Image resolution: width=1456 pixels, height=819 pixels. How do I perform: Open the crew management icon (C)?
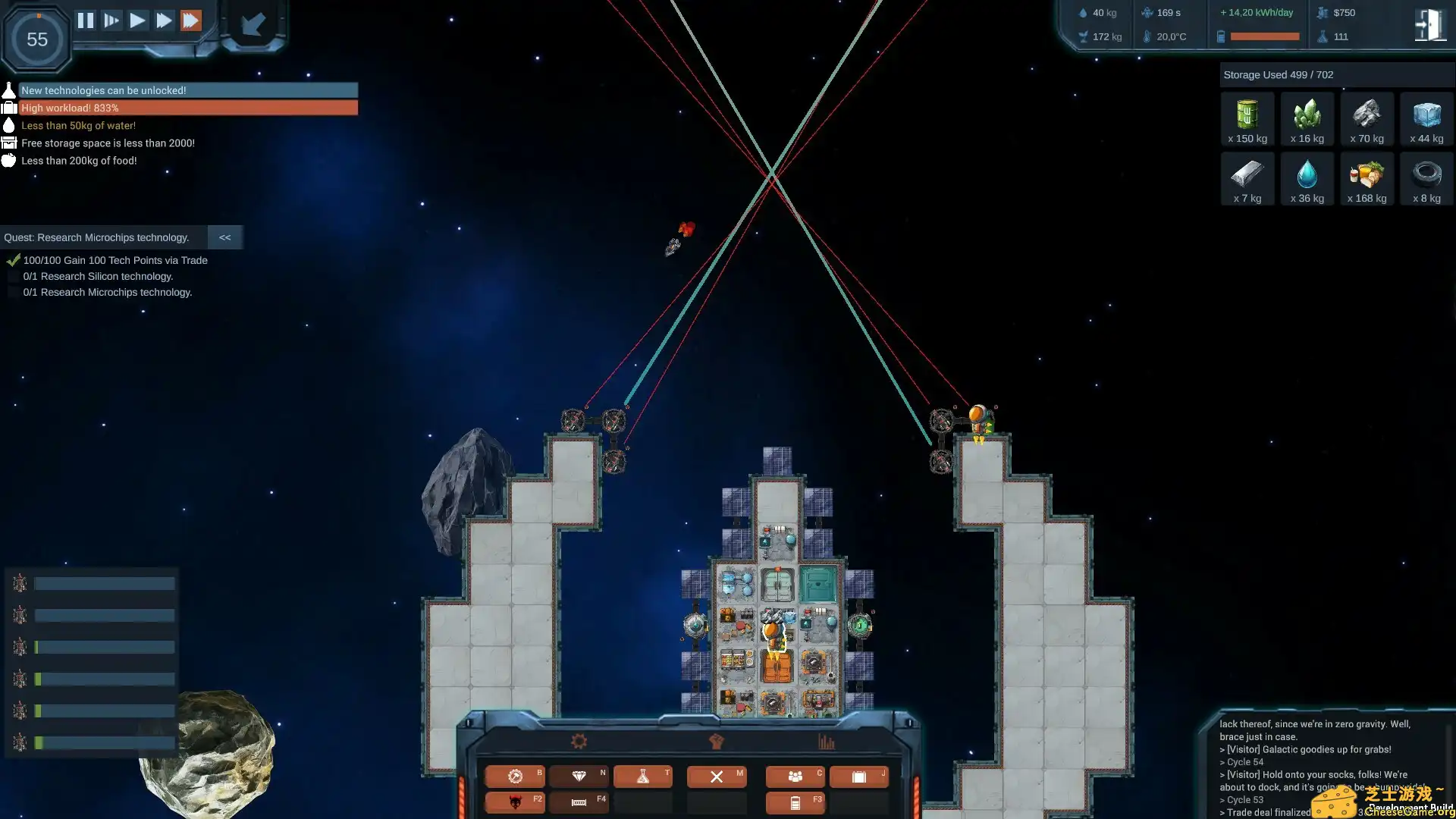[795, 776]
